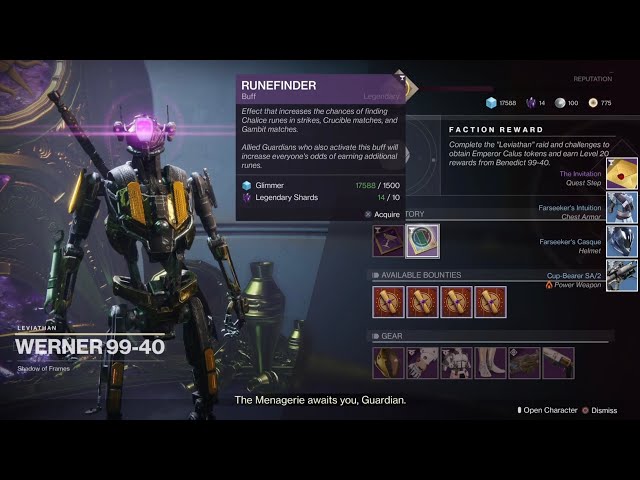This screenshot has width=640, height=480.
Task: Select the gauntlets in the Gear row
Action: click(x=422, y=363)
